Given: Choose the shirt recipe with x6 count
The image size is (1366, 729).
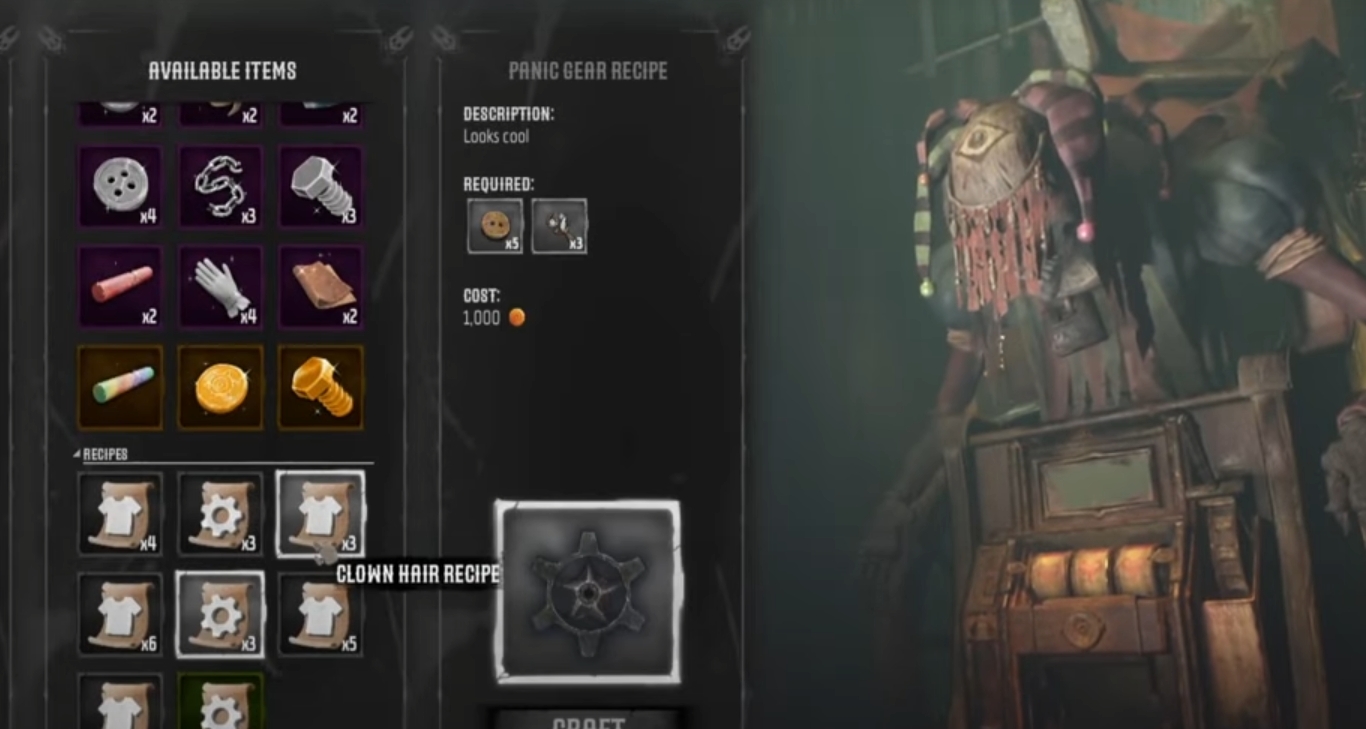Looking at the screenshot, I should pyautogui.click(x=120, y=614).
